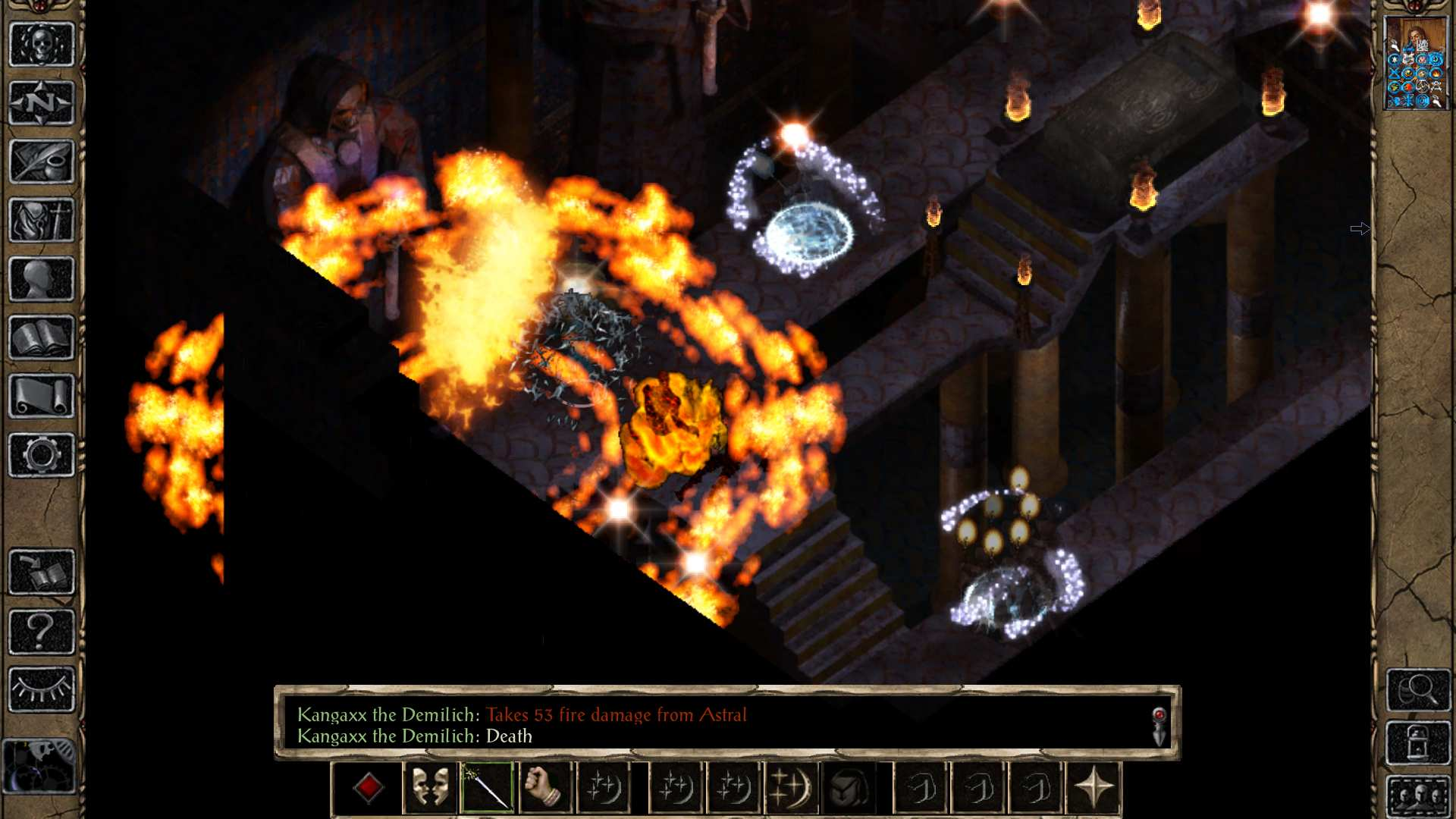Open the question mark help button

coord(42,630)
